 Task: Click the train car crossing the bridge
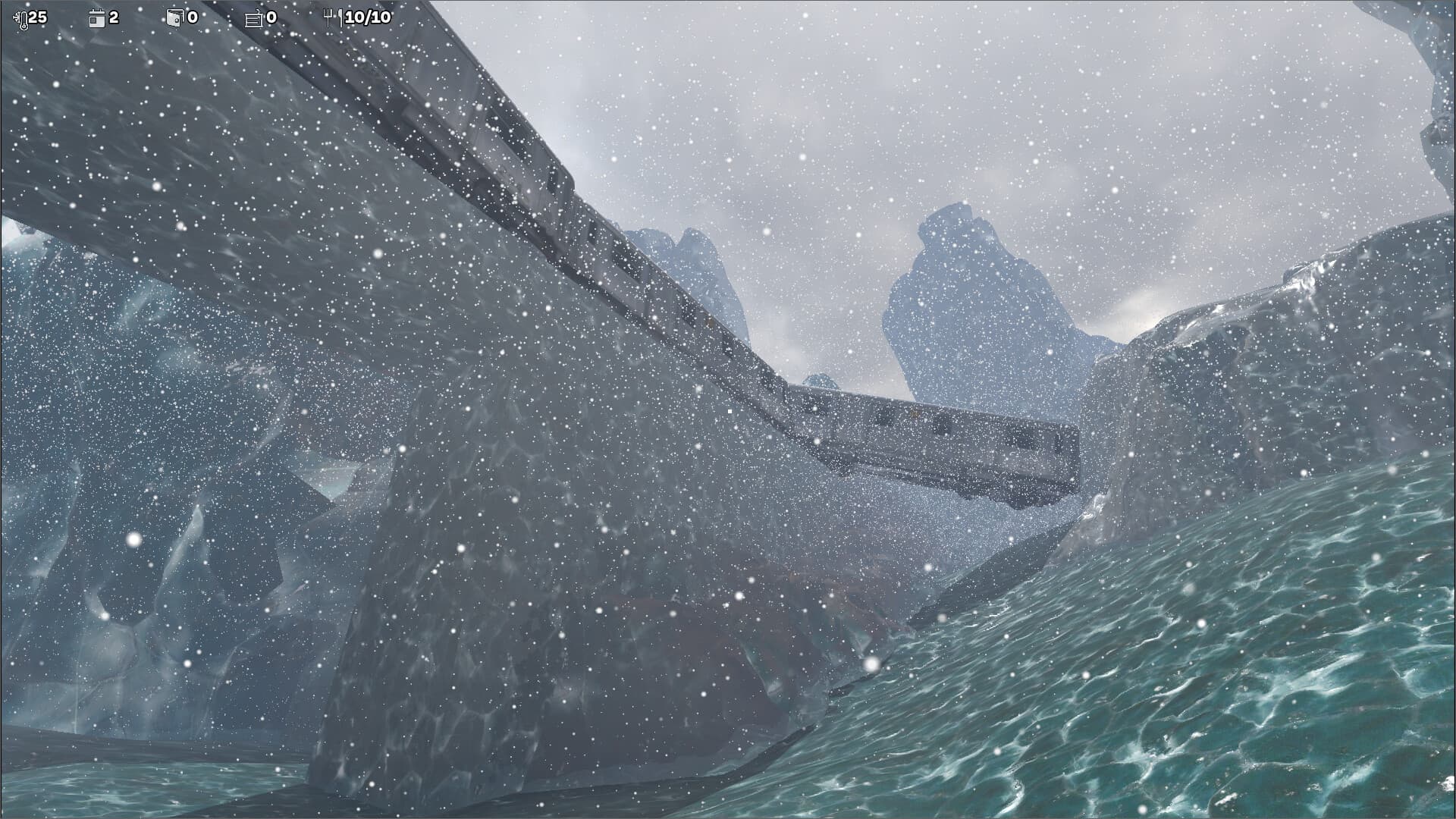(933, 440)
